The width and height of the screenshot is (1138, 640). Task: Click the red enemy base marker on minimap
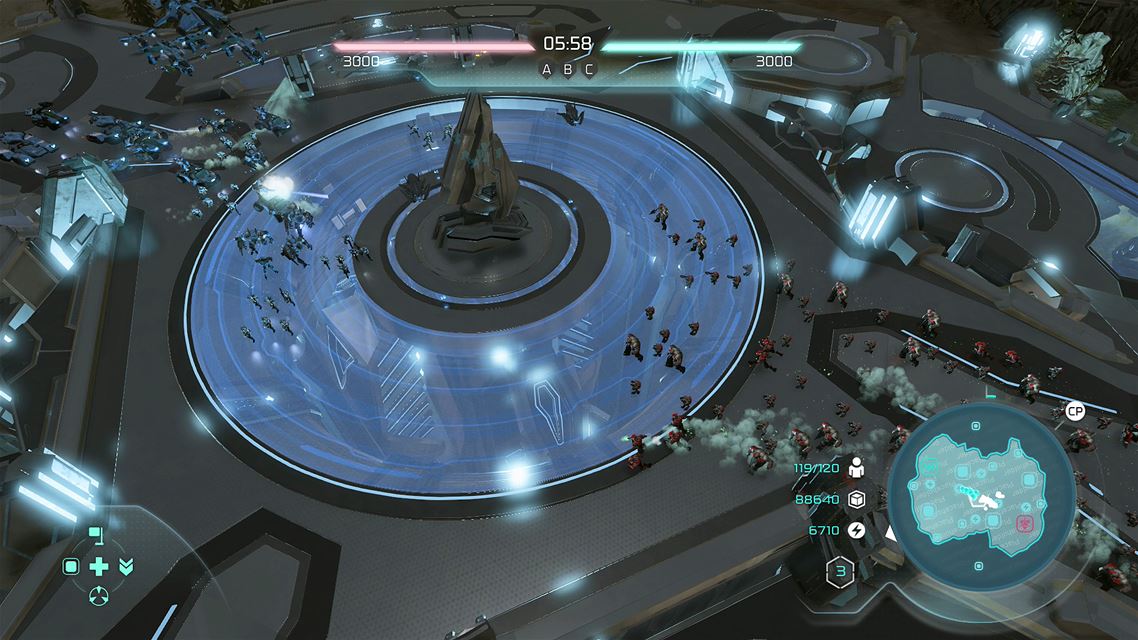(1025, 522)
